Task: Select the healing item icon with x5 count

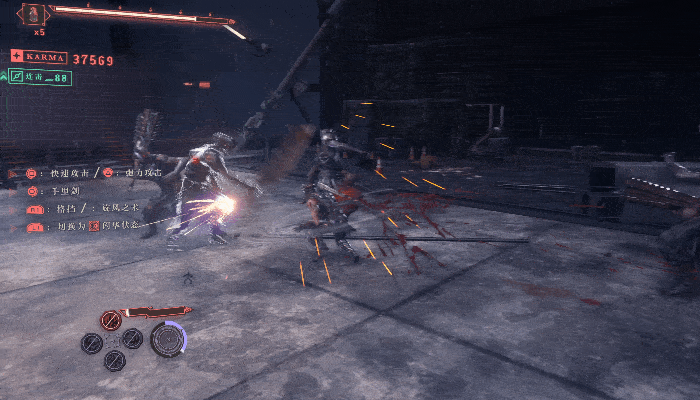Action: (x=35, y=13)
